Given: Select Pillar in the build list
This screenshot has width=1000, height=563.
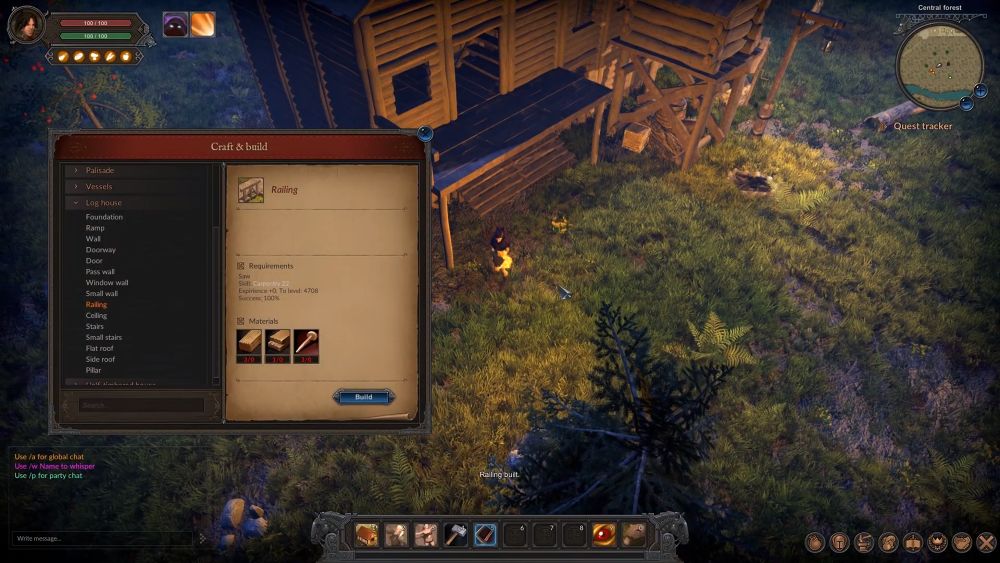Looking at the screenshot, I should click(x=93, y=371).
